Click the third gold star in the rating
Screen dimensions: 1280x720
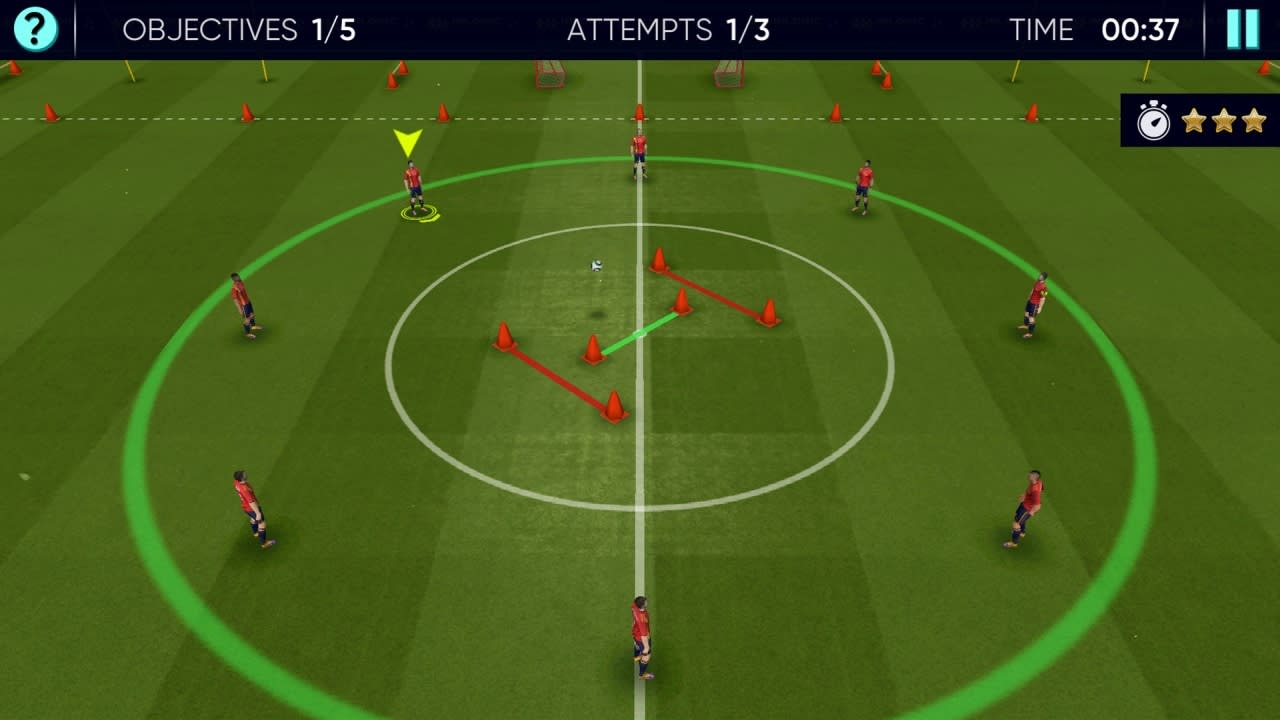tap(1252, 121)
